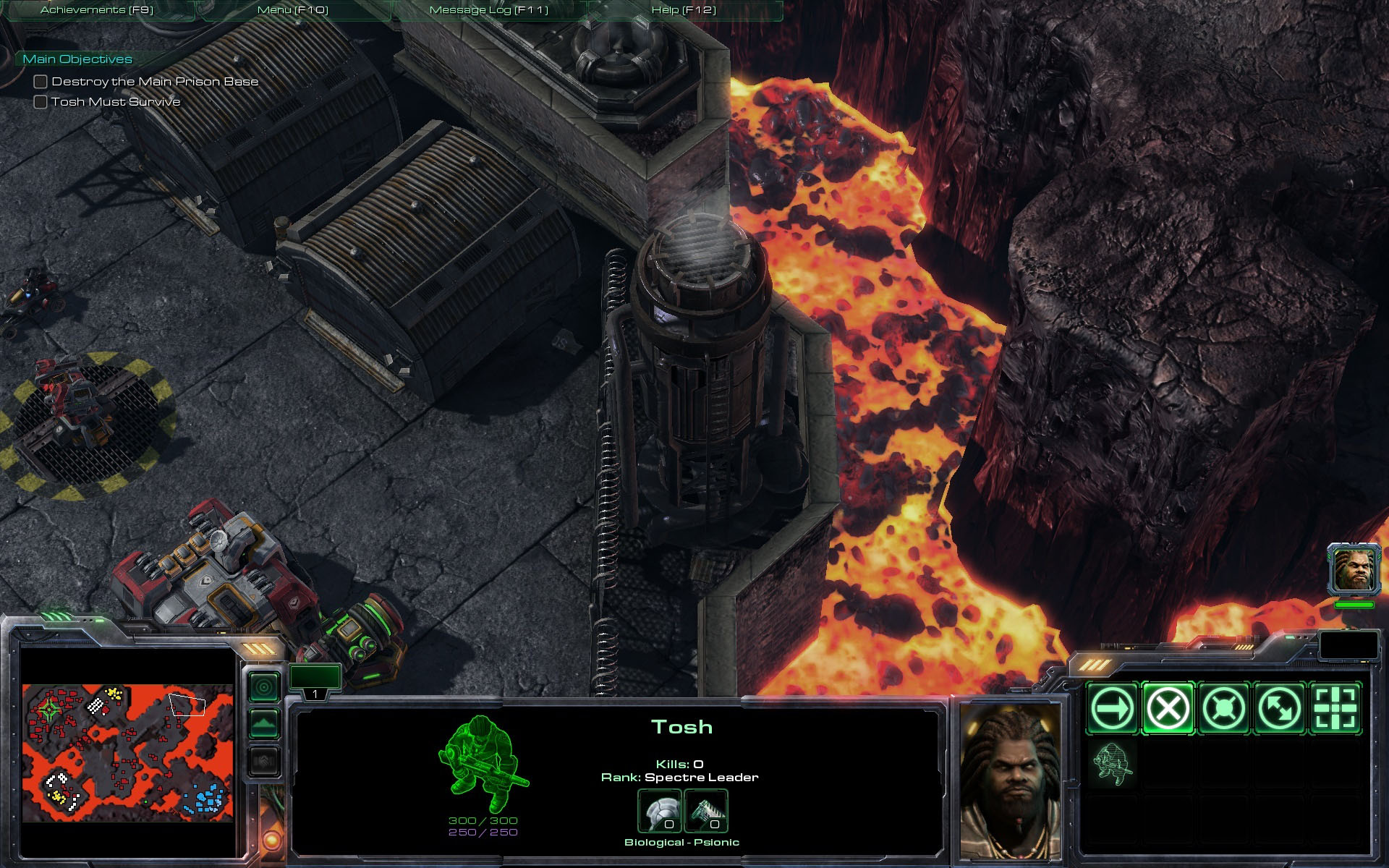
Task: Open the Achievements panel
Action: click(97, 10)
